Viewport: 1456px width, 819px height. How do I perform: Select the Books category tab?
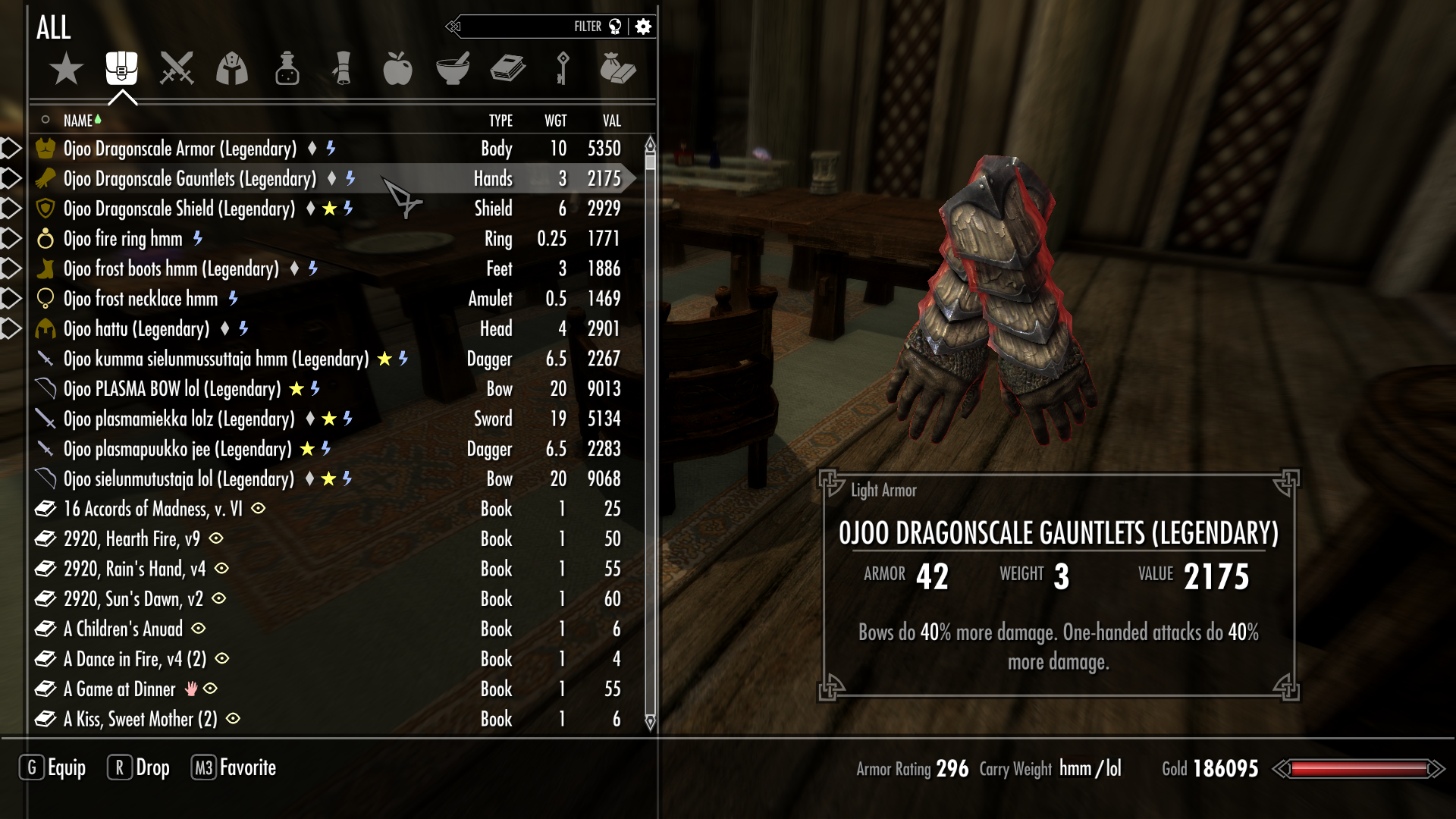tap(507, 69)
